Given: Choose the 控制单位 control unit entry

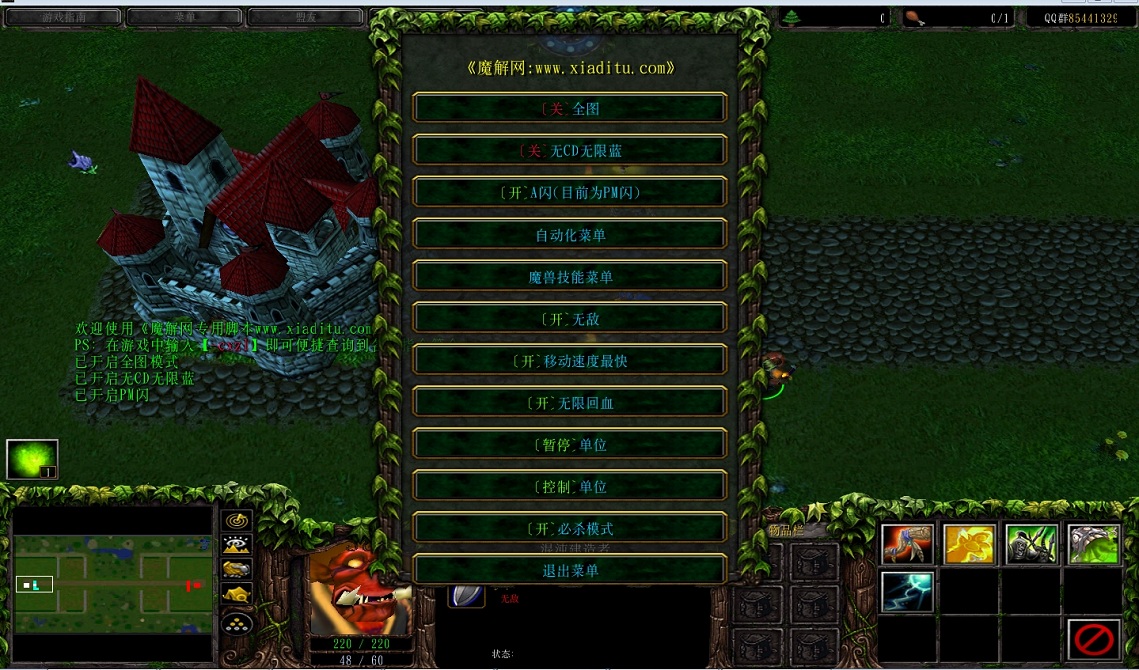Looking at the screenshot, I should tap(570, 487).
